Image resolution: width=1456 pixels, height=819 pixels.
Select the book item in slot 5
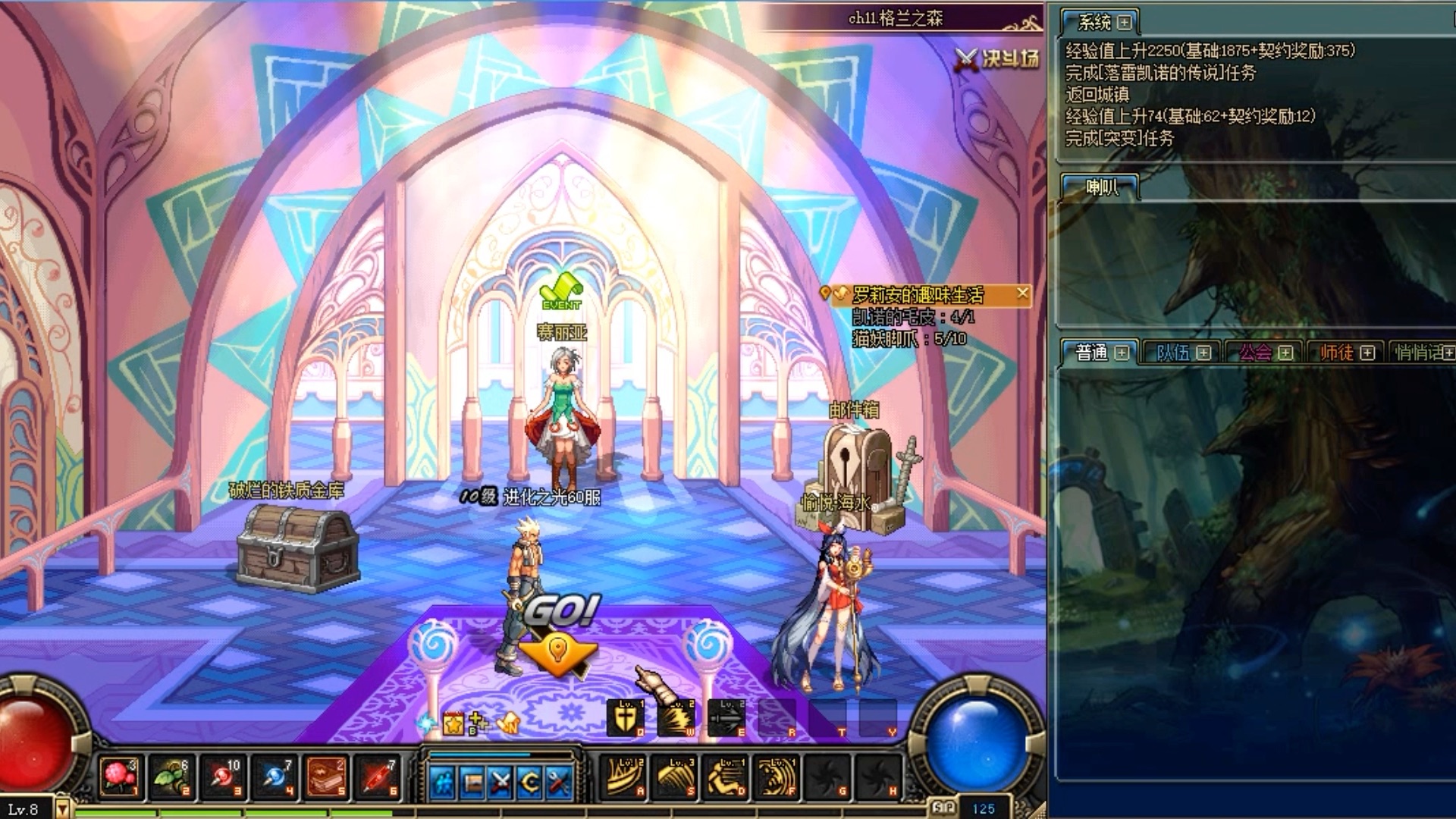[x=326, y=777]
